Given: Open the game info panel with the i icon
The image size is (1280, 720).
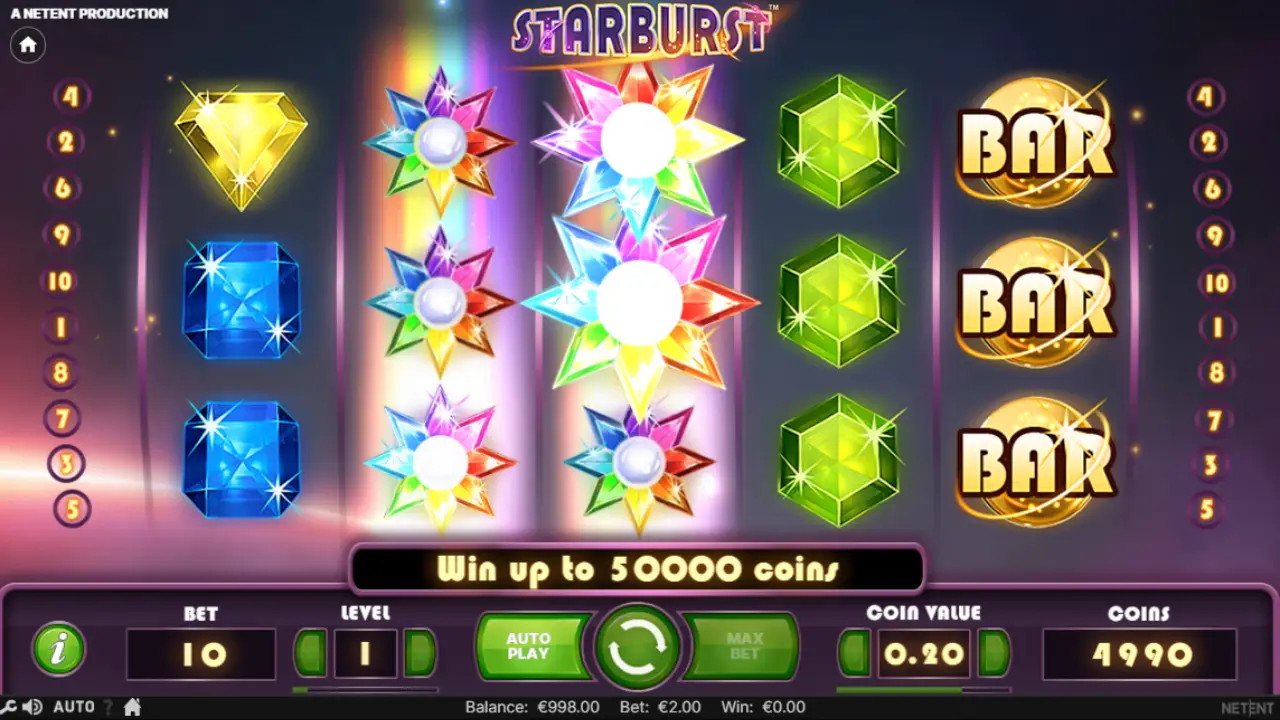Looking at the screenshot, I should click(x=57, y=650).
